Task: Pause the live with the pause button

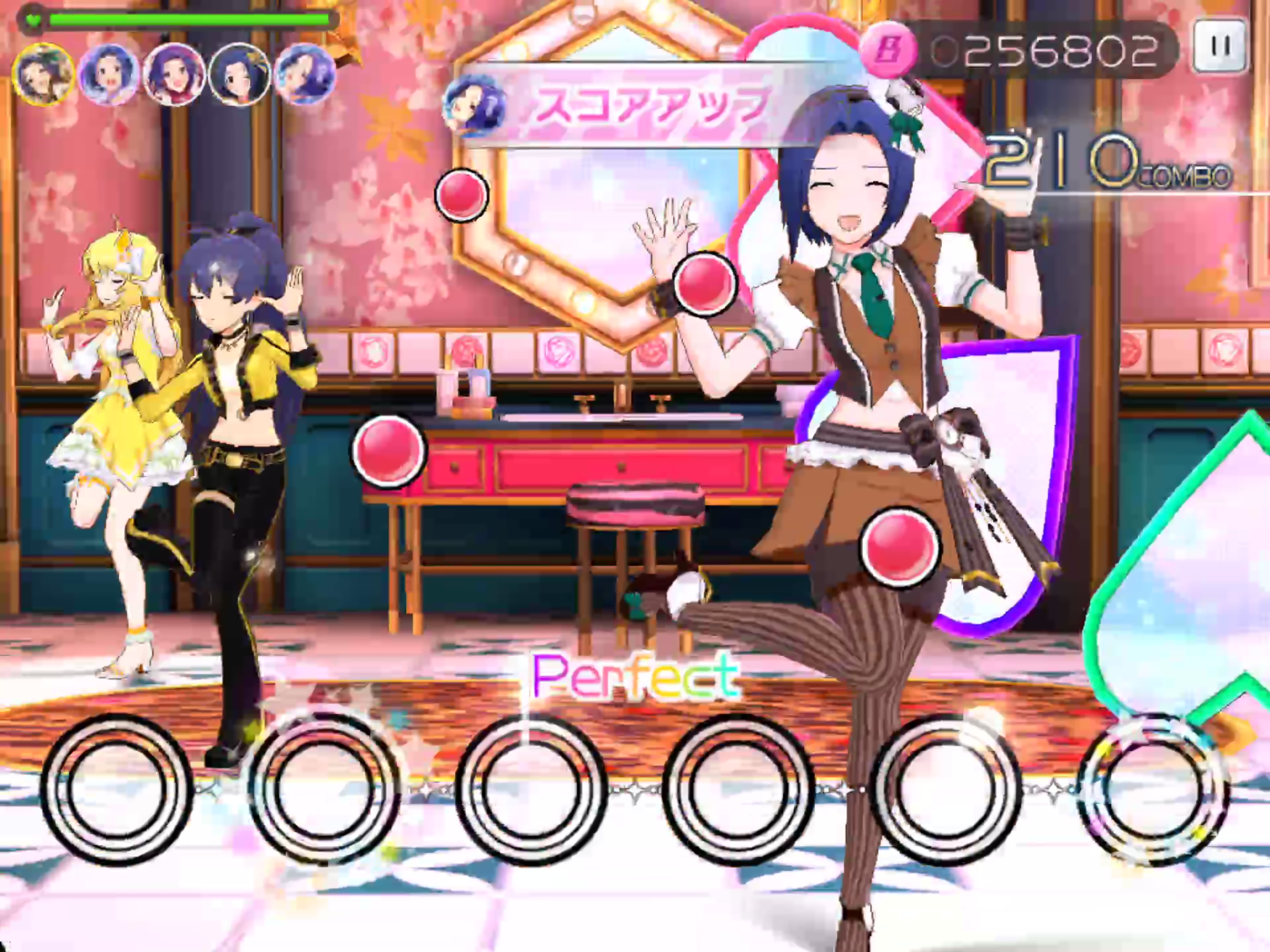Action: click(x=1220, y=46)
